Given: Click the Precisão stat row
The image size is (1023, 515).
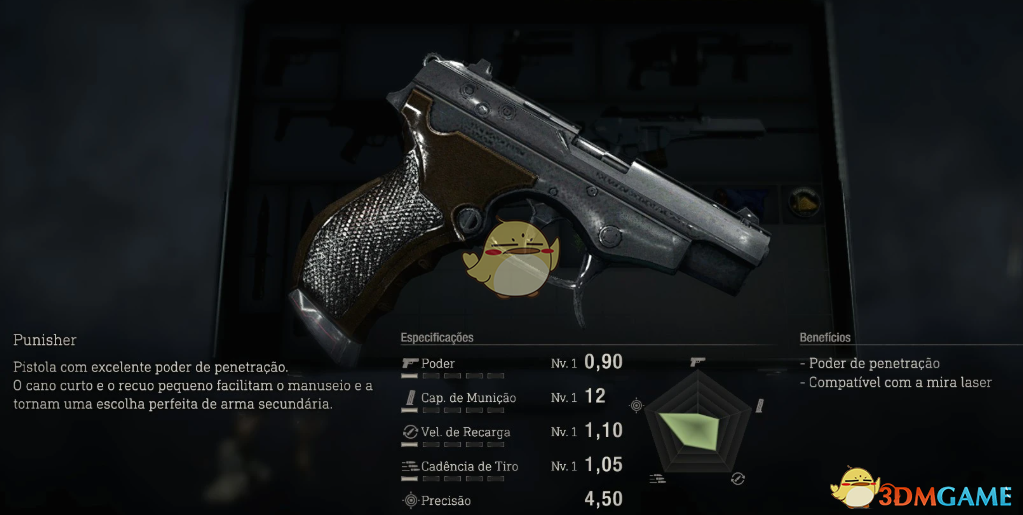Looking at the screenshot, I should [x=510, y=500].
